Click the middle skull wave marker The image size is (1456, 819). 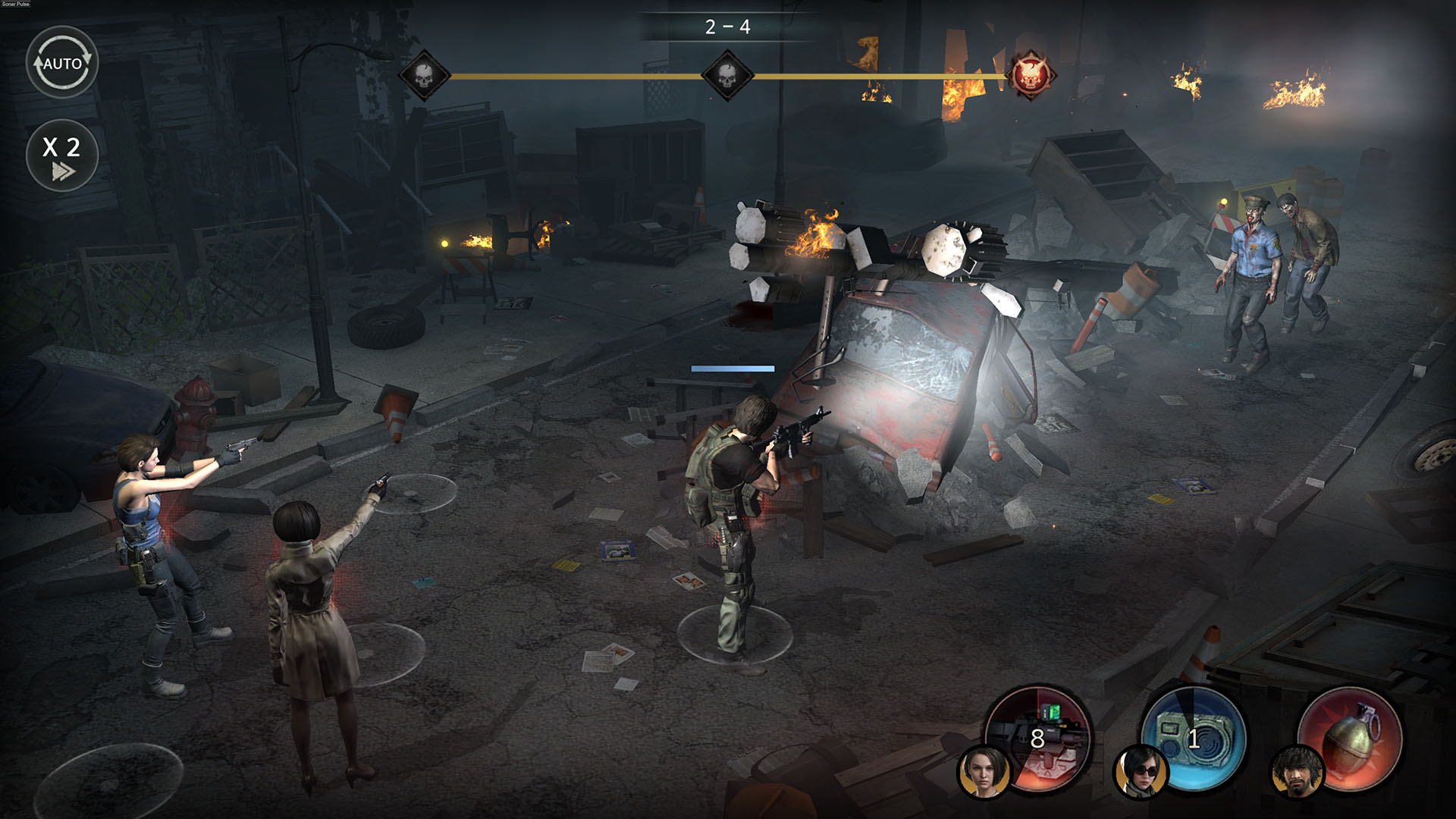click(x=727, y=76)
